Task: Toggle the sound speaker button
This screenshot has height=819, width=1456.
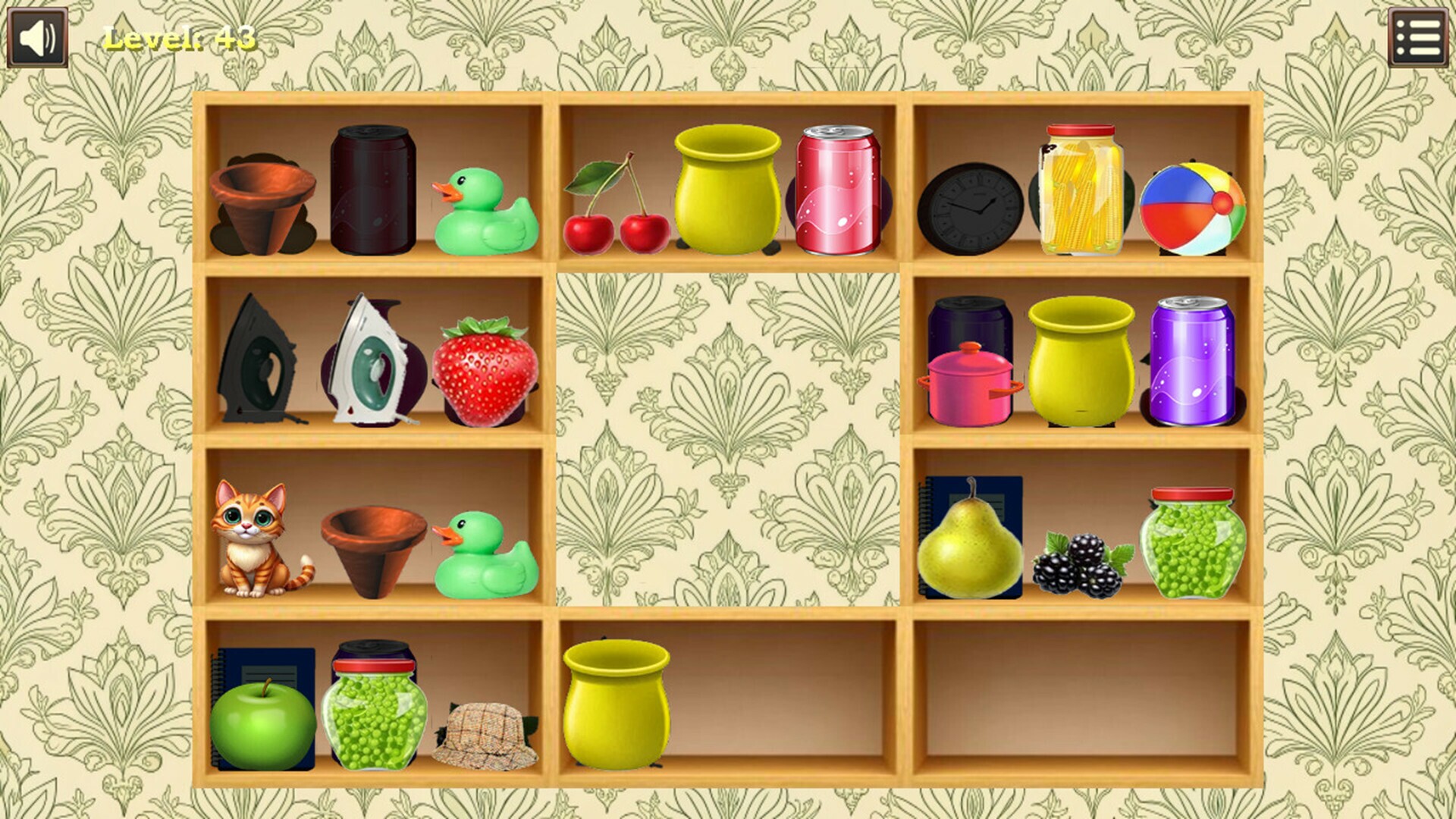Action: (37, 37)
